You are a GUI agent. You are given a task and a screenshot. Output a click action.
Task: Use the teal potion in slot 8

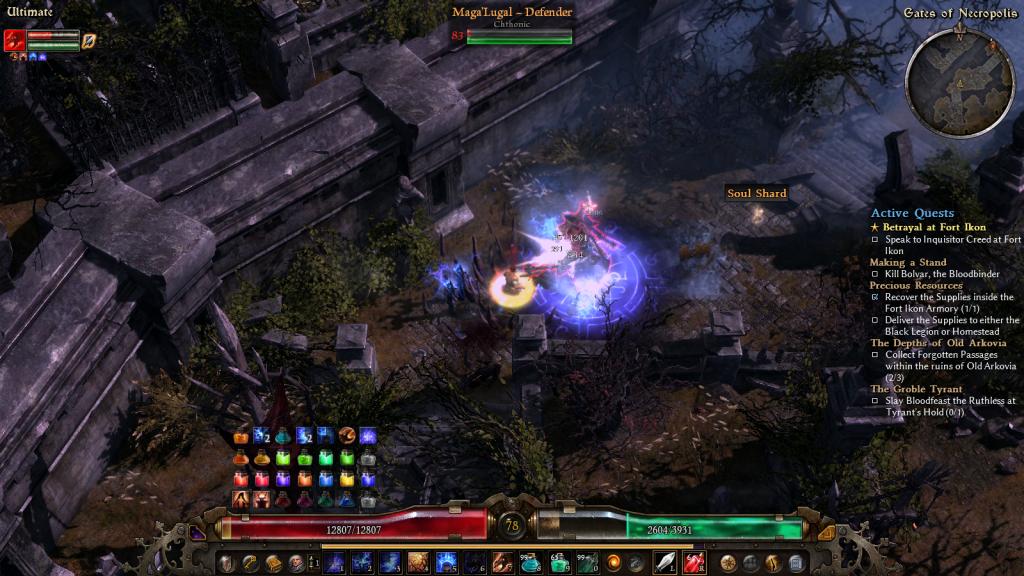[531, 562]
